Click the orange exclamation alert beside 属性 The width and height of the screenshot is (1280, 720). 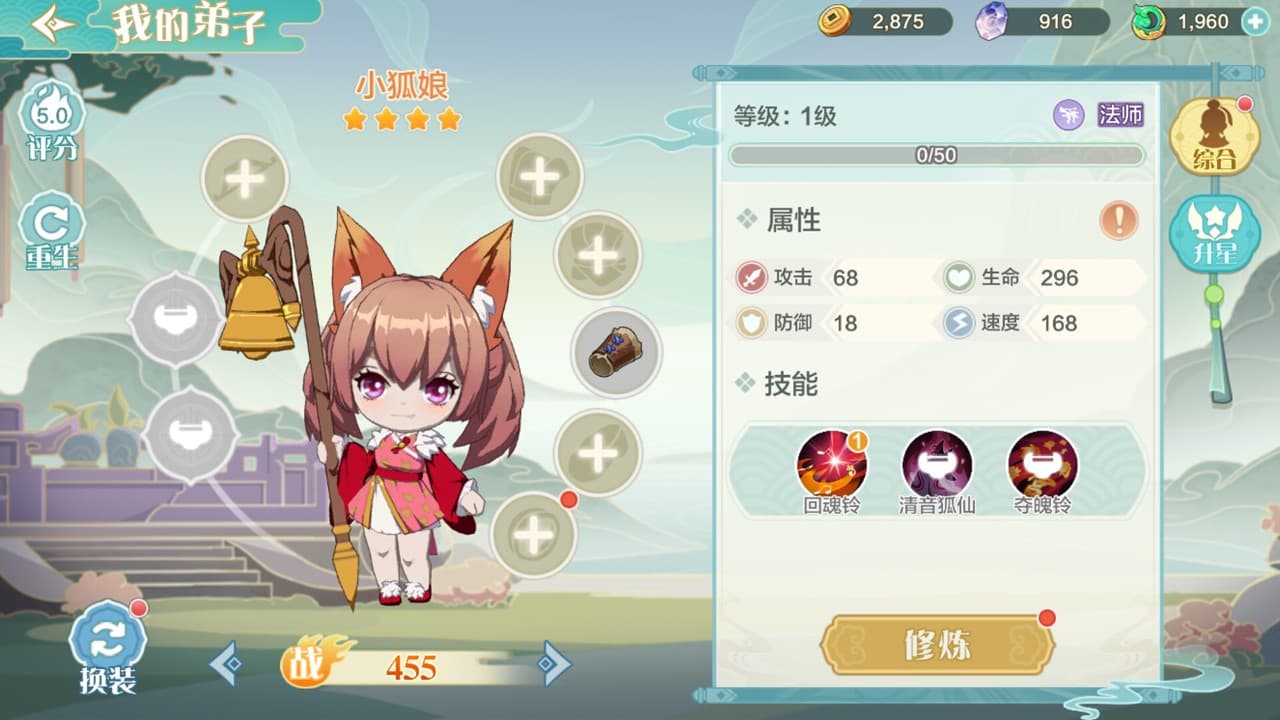point(1119,218)
